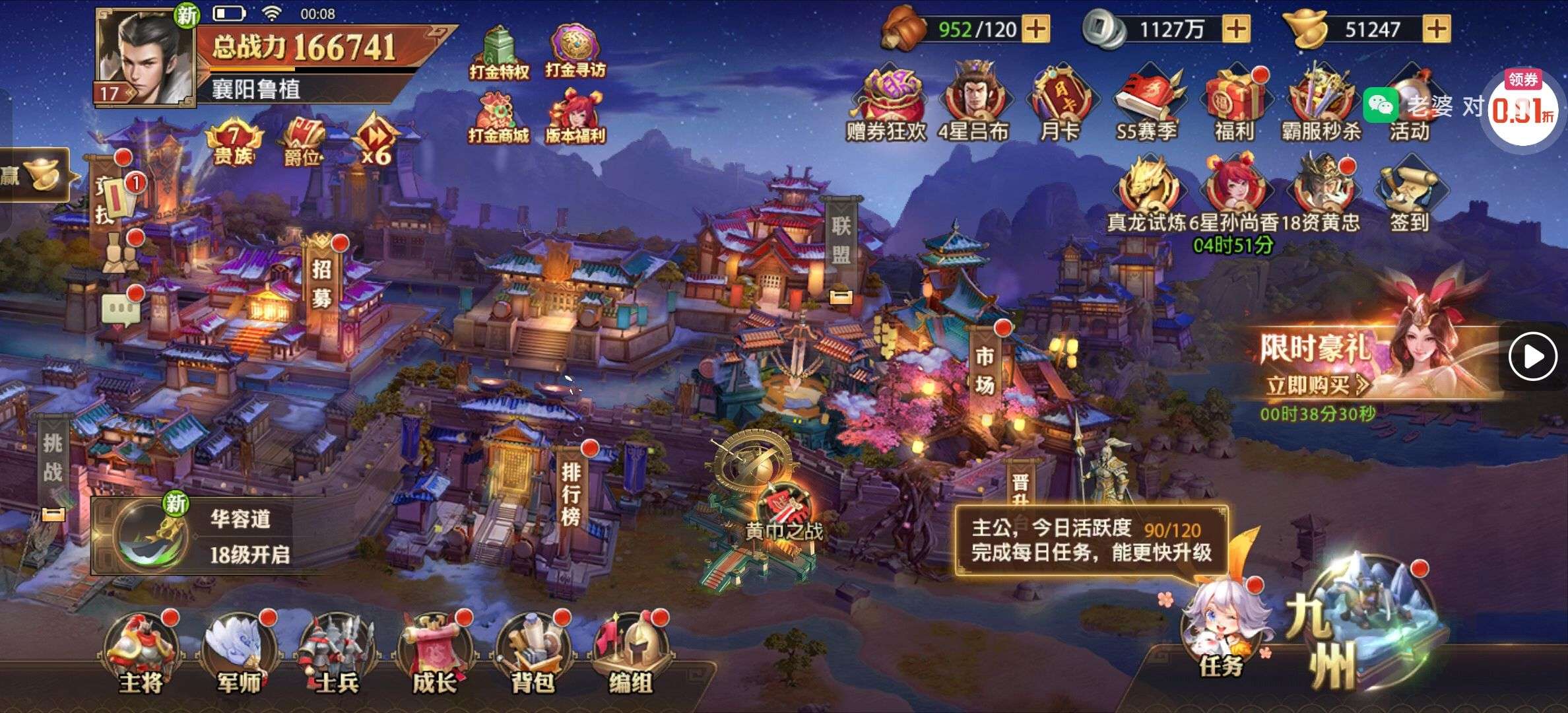Image resolution: width=1568 pixels, height=713 pixels.
Task: Open the 赠券狂欢 event
Action: coord(886,106)
